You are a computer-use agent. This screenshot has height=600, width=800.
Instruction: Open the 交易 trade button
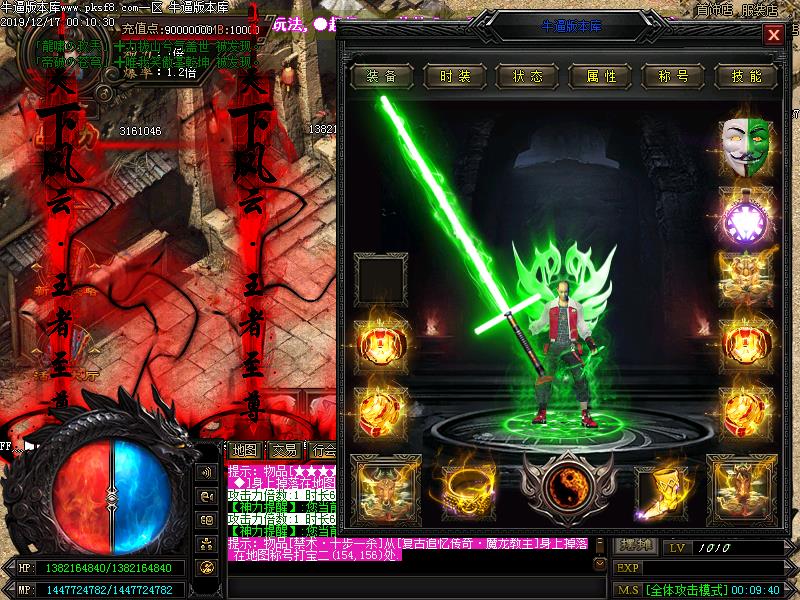283,450
